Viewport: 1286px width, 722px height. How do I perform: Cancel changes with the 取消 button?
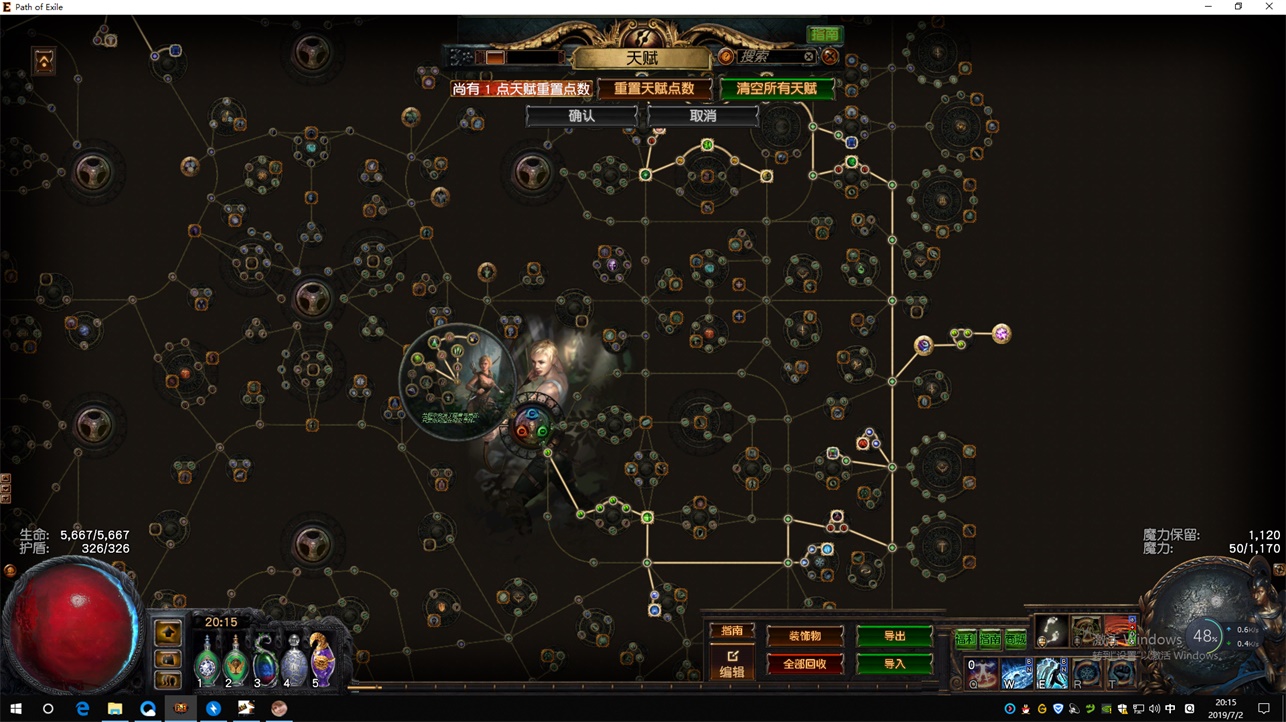(703, 116)
